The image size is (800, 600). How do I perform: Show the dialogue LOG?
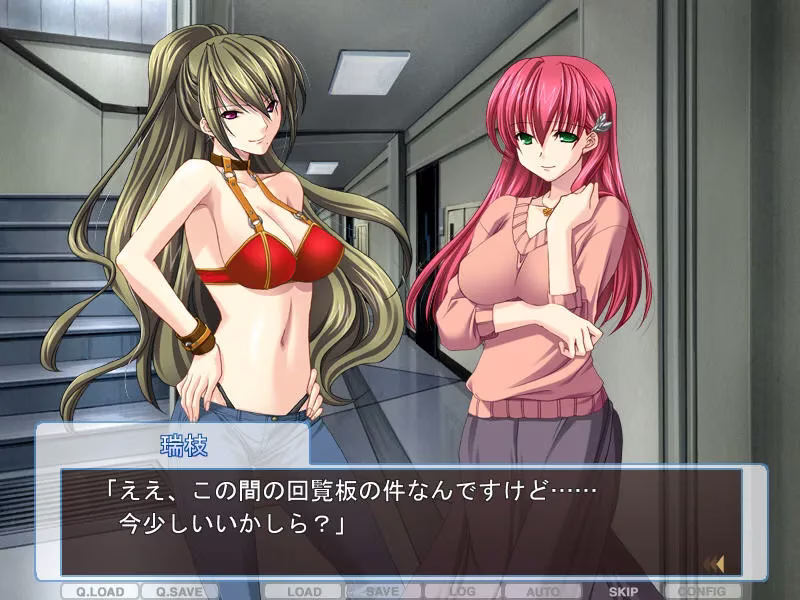click(x=463, y=591)
